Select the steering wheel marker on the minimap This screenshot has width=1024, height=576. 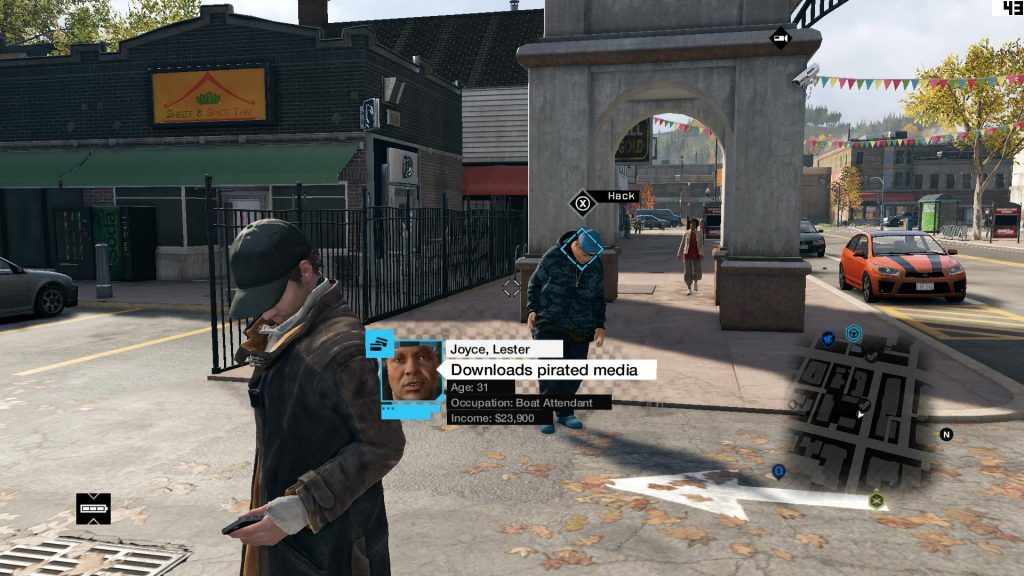click(x=854, y=333)
